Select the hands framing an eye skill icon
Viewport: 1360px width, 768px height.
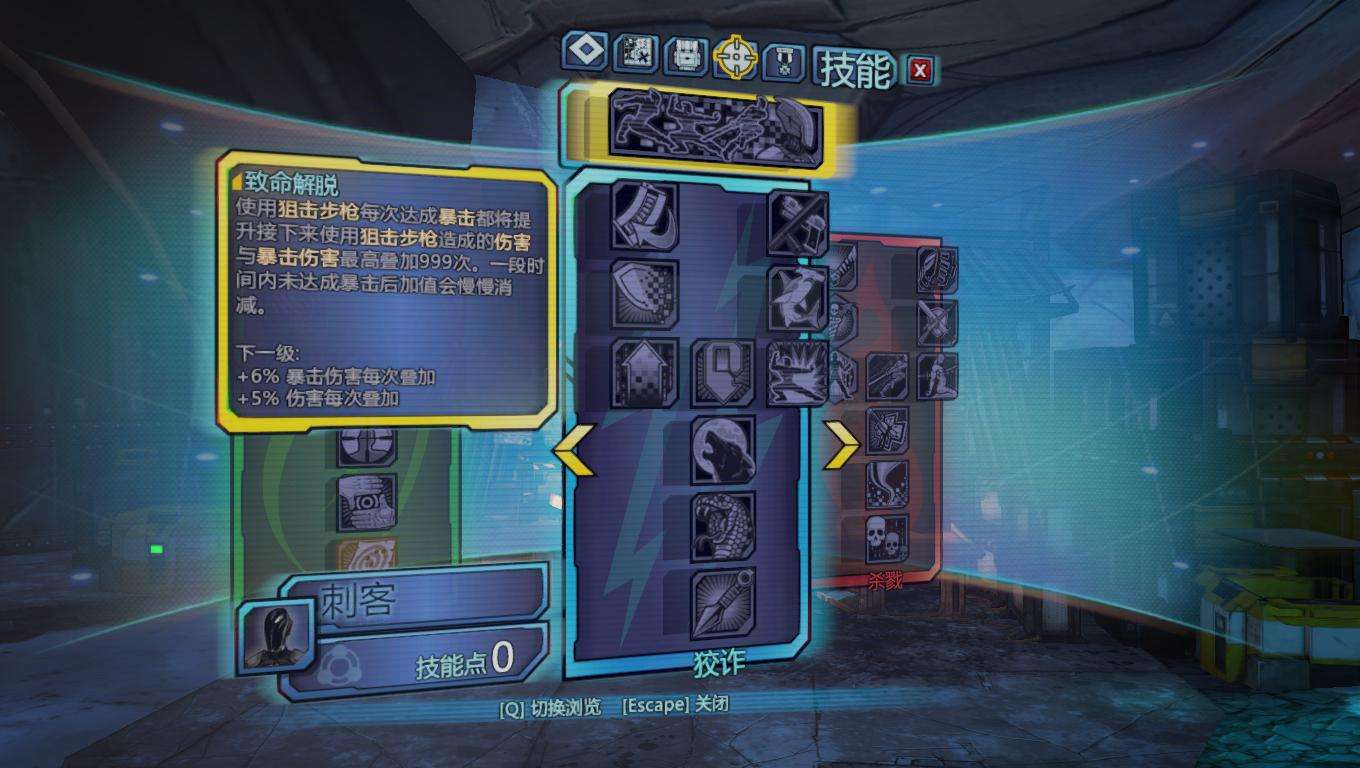pos(367,501)
